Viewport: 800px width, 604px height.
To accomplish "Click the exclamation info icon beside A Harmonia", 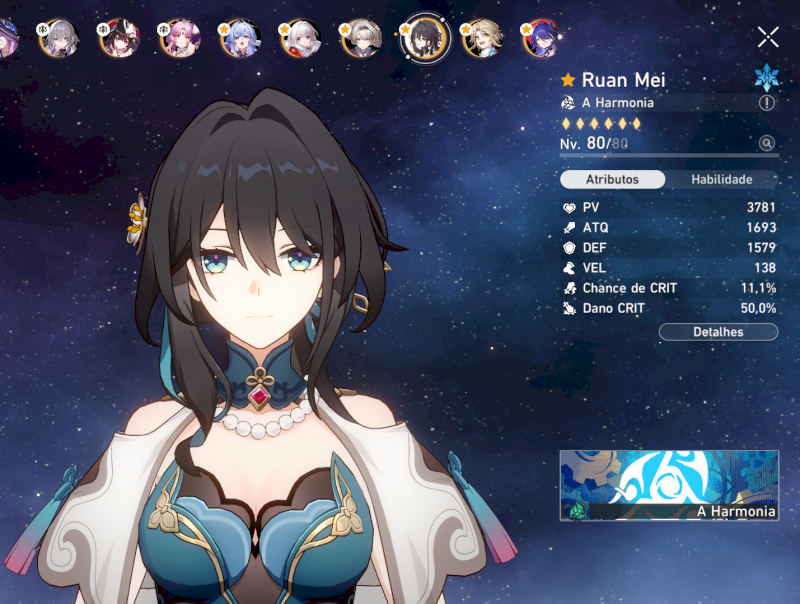I will pyautogui.click(x=767, y=102).
